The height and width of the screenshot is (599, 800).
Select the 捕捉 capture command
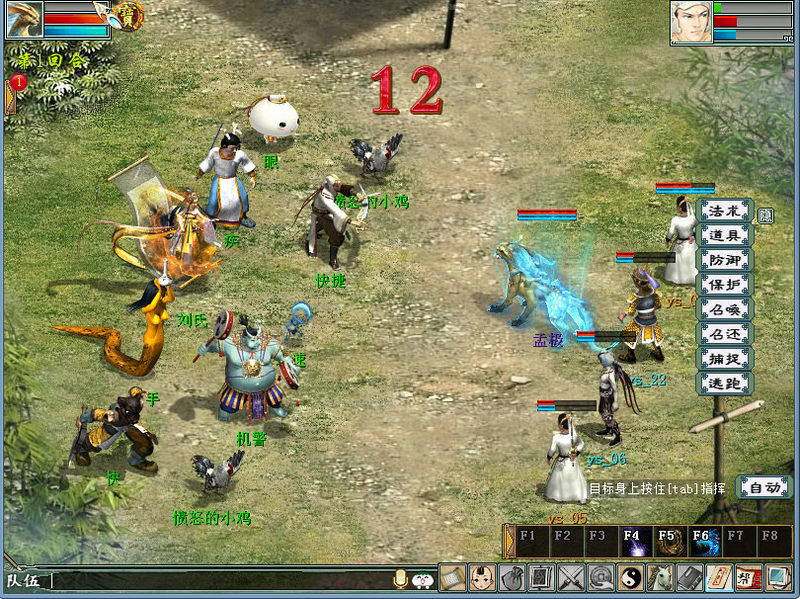click(725, 358)
